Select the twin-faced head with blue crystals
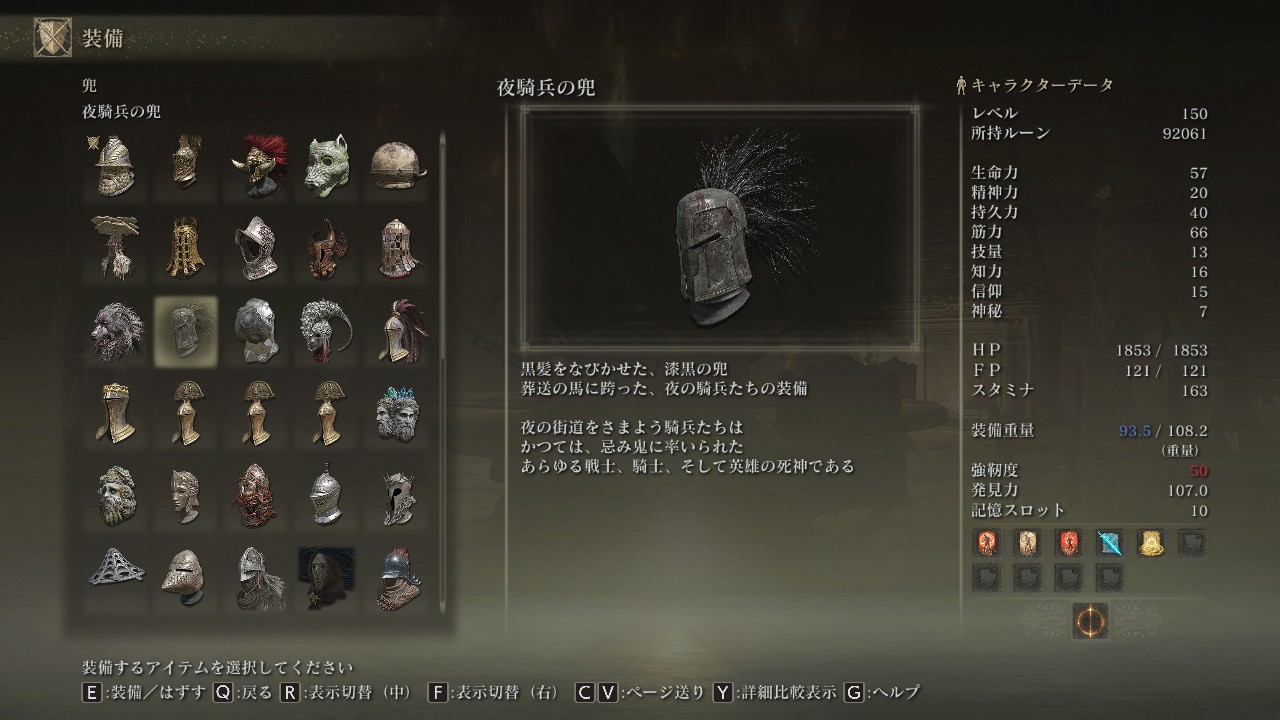The width and height of the screenshot is (1280, 720). click(398, 411)
